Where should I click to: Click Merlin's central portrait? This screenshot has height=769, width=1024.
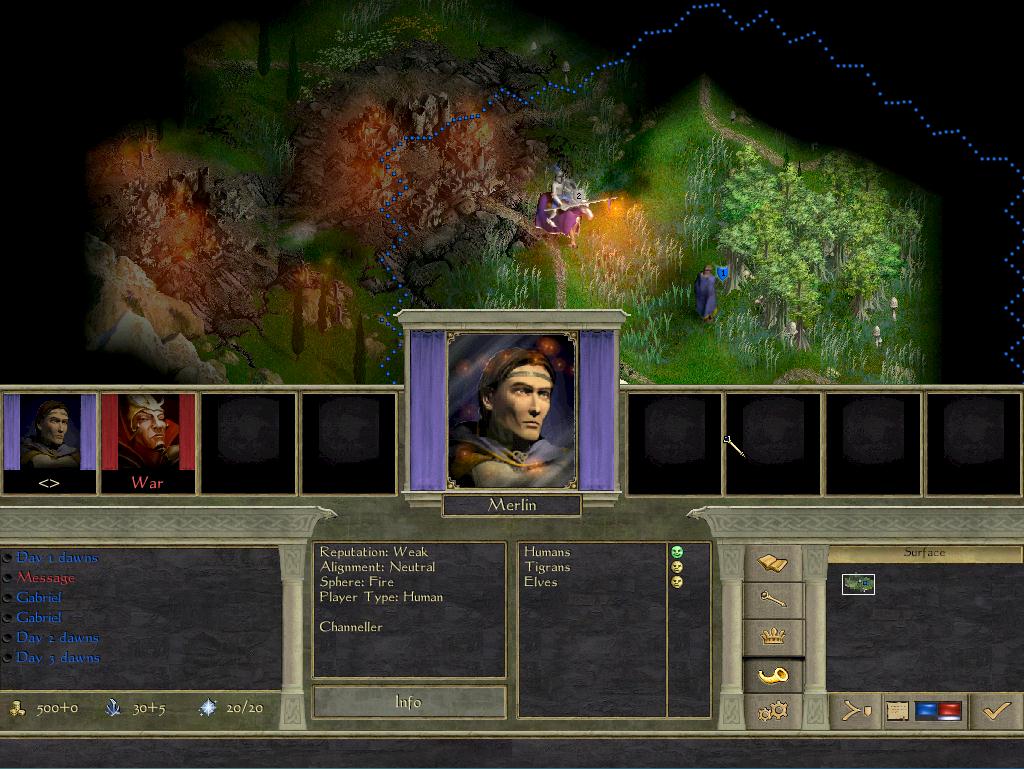[512, 412]
